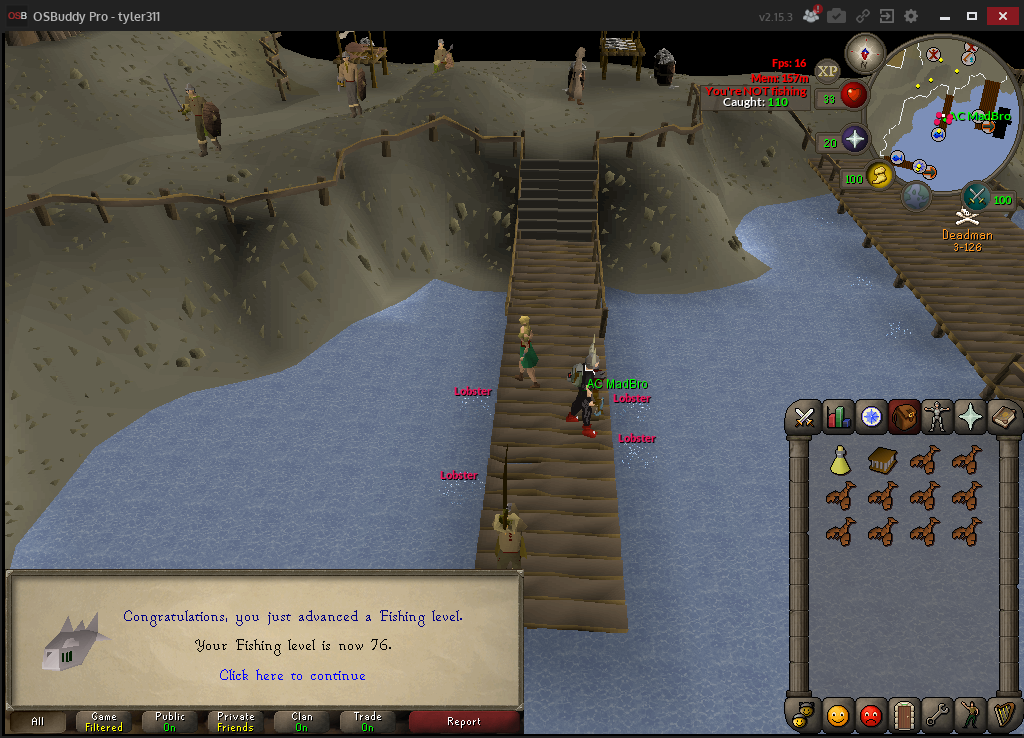Viewport: 1024px width, 738px height.
Task: Switch to the Skills tab
Action: tap(838, 418)
